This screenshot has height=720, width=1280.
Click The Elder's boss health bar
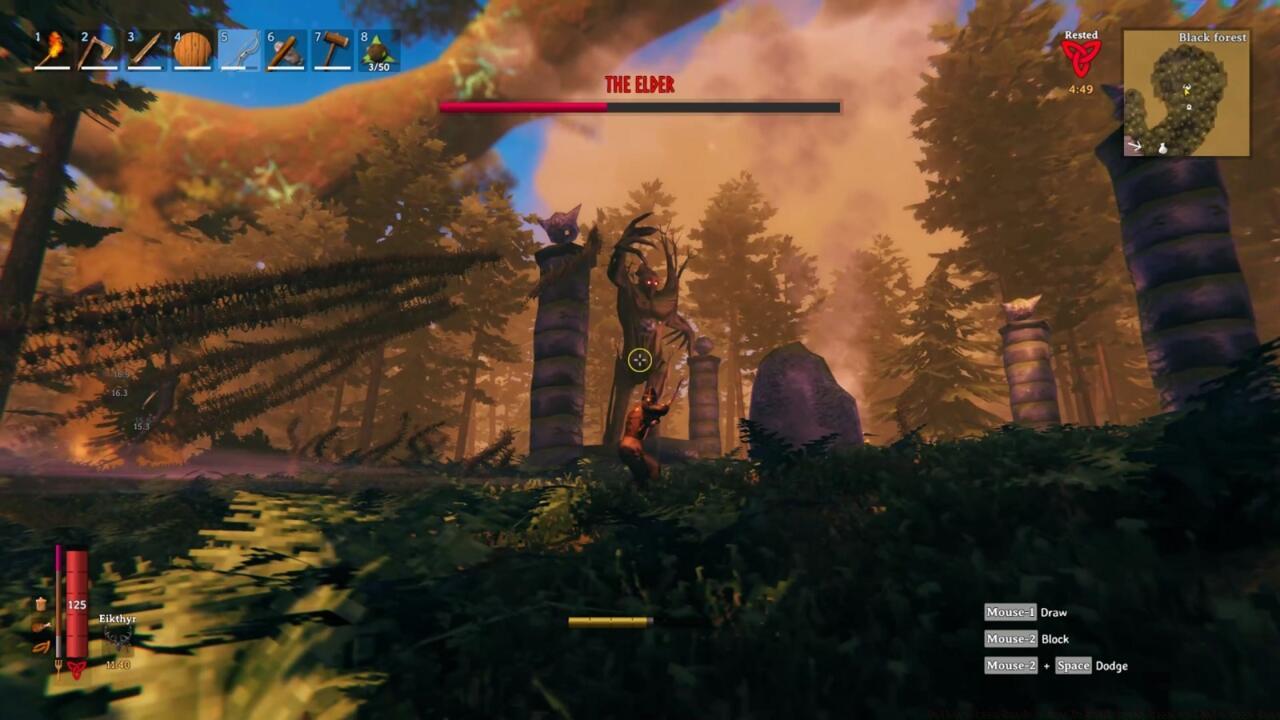(638, 106)
